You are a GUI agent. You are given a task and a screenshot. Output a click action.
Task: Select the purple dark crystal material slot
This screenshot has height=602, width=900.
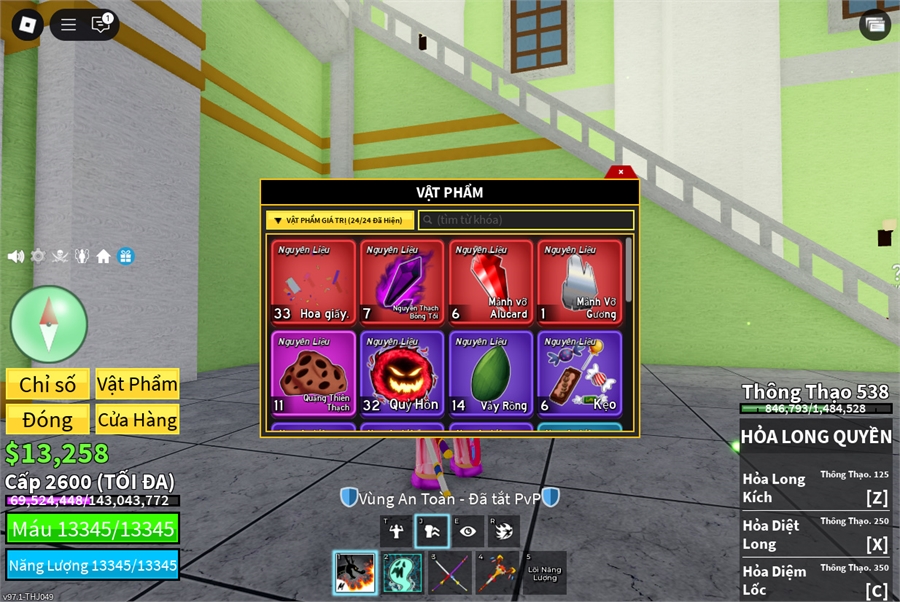tap(402, 282)
